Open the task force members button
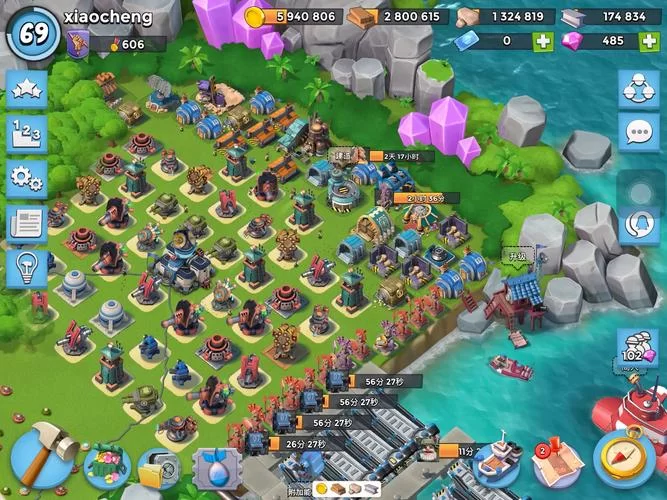This screenshot has width=667, height=500. pos(637,90)
